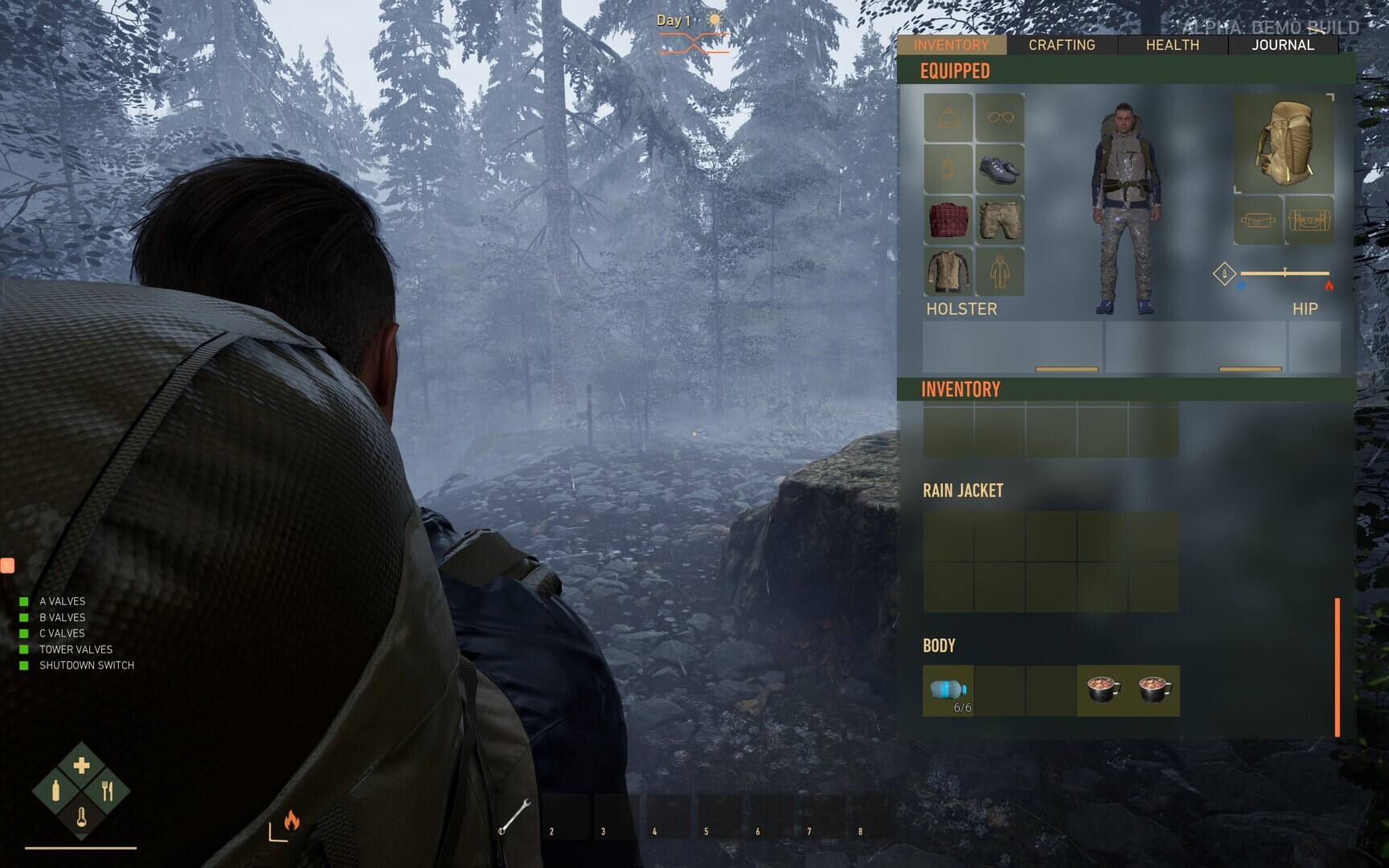Image resolution: width=1389 pixels, height=868 pixels.
Task: Click the empty rain suit slot
Action: point(1000,271)
